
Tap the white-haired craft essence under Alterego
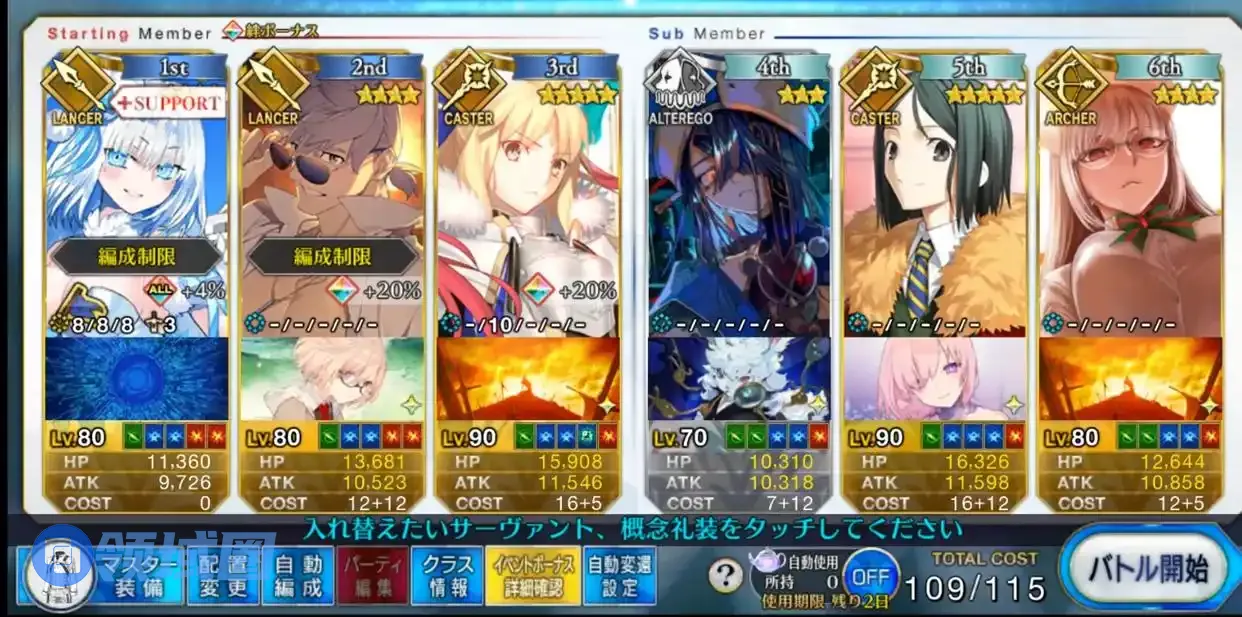point(739,379)
